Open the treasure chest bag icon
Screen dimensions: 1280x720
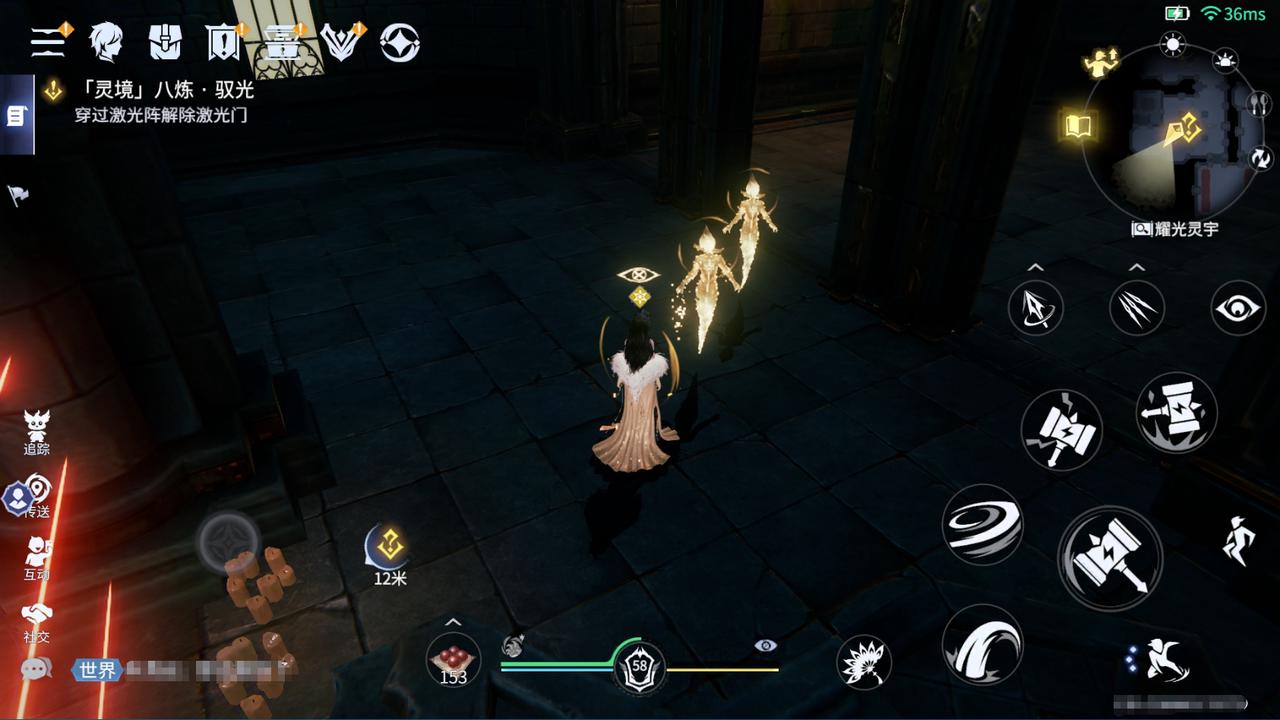click(x=165, y=42)
